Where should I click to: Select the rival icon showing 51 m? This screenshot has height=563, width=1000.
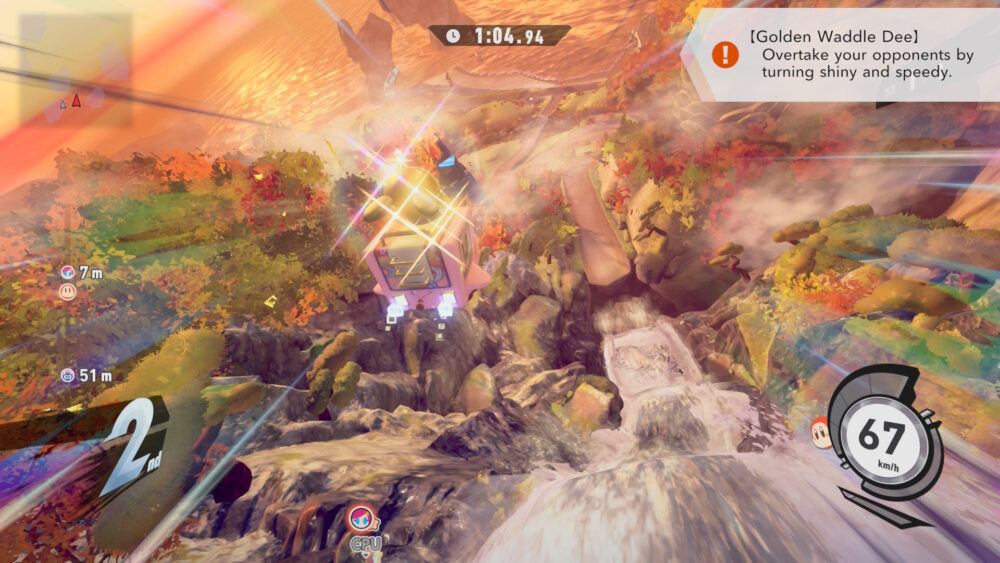67,375
